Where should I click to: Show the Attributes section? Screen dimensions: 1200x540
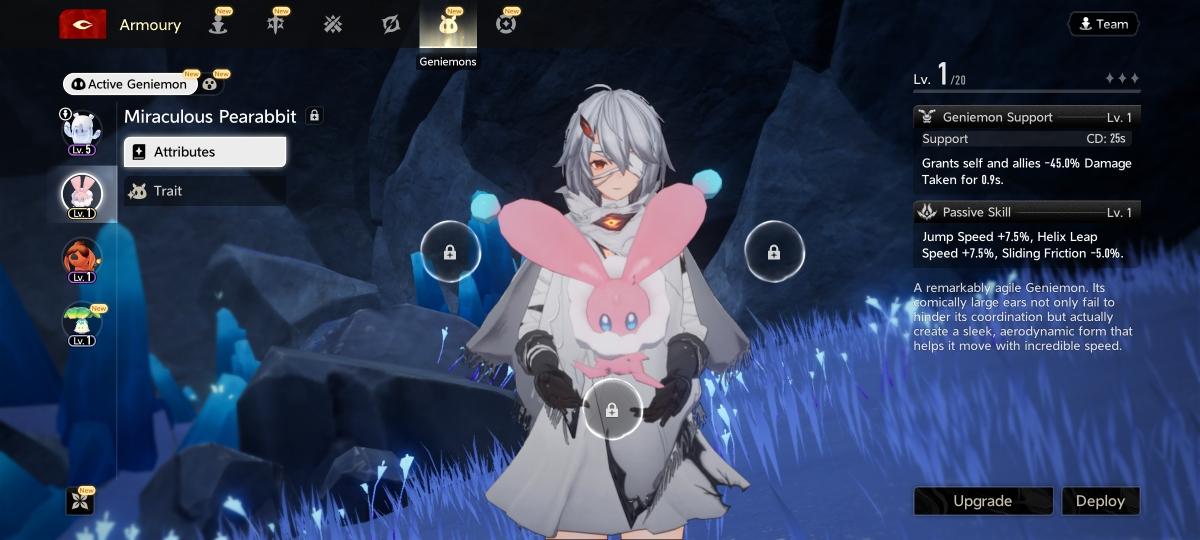tap(205, 152)
